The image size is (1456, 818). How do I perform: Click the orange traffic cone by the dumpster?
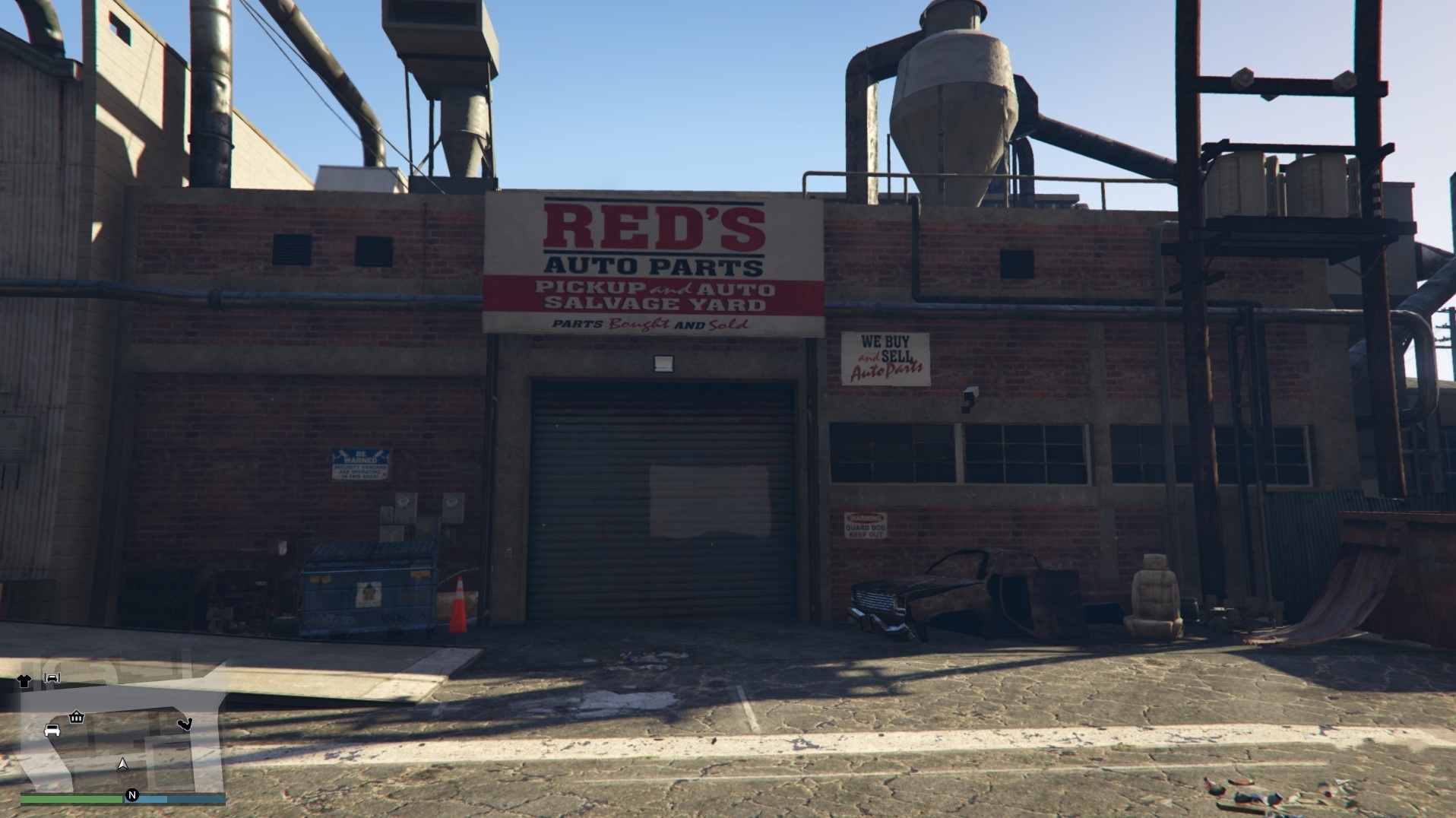coord(457,604)
